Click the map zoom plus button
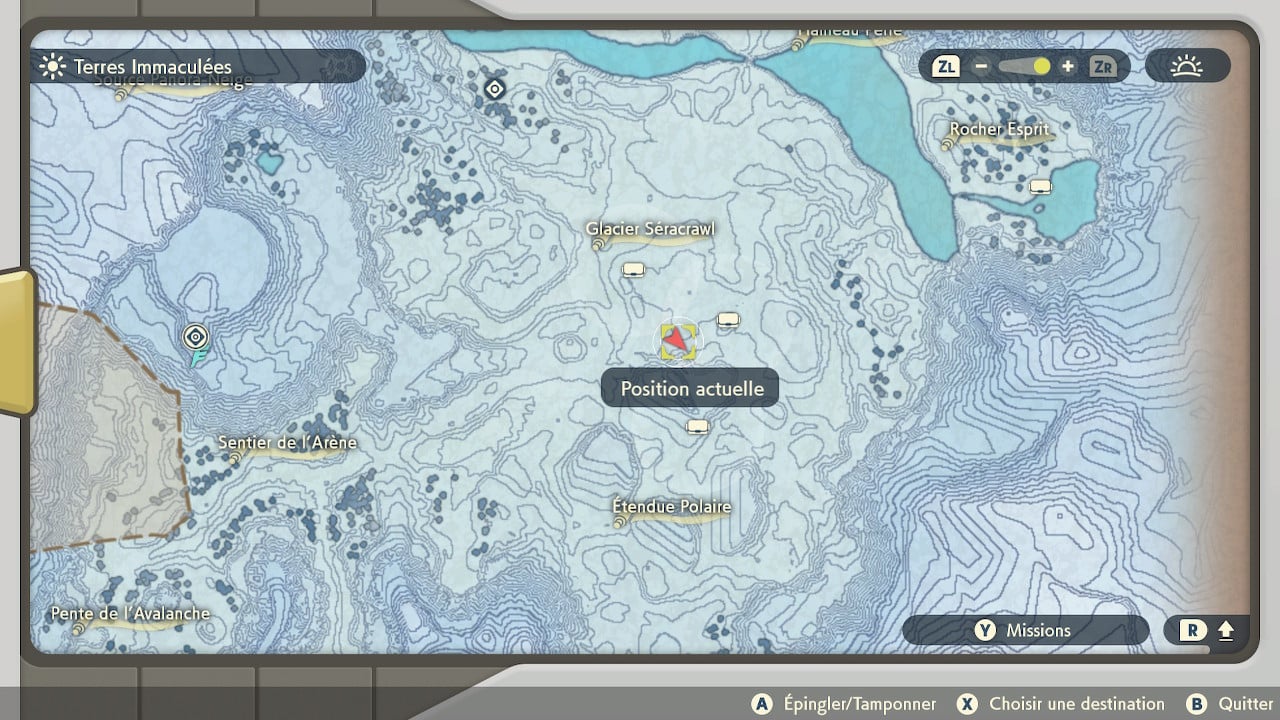The width and height of the screenshot is (1280, 720). pos(1068,67)
